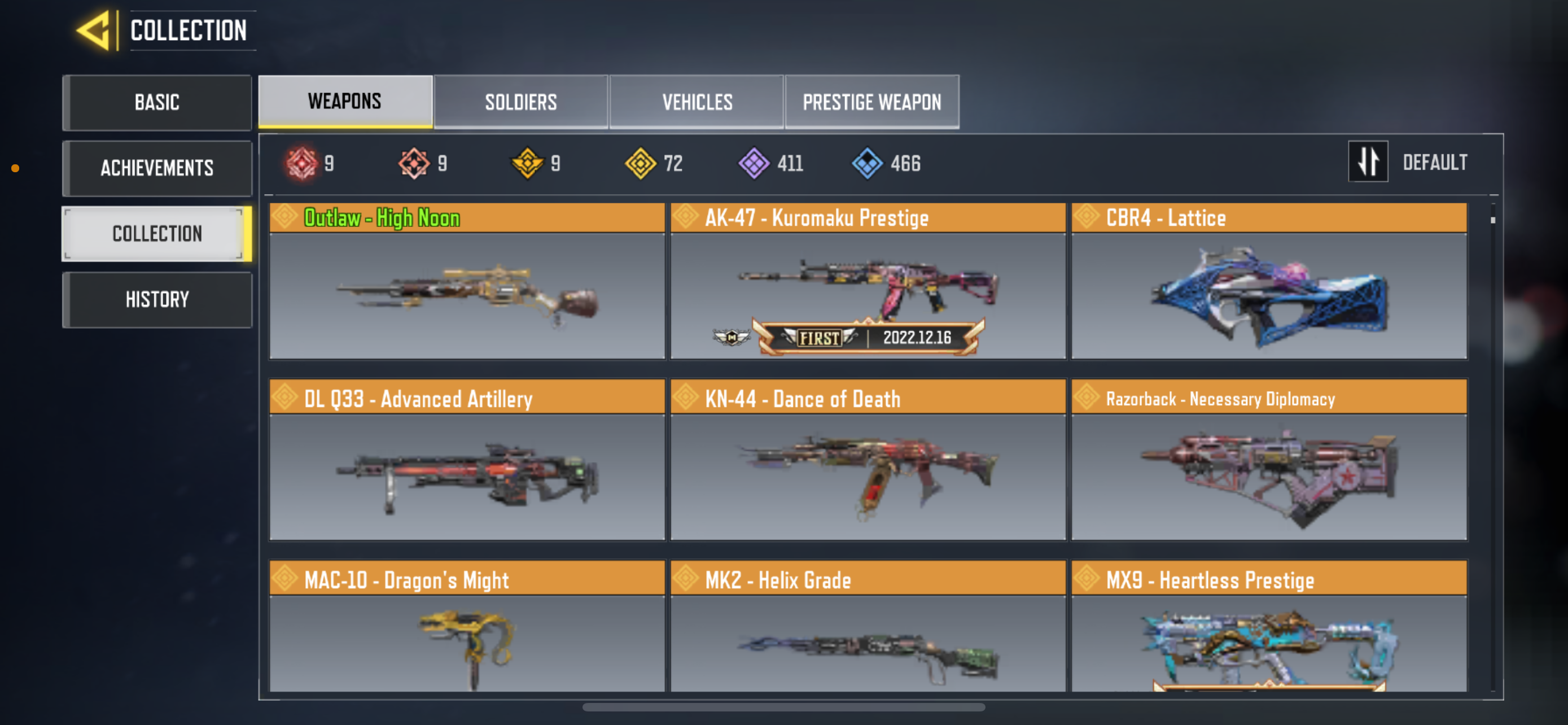This screenshot has width=1568, height=725.
Task: Open the ACHIEVEMENTS section in the sidebar
Action: 157,168
